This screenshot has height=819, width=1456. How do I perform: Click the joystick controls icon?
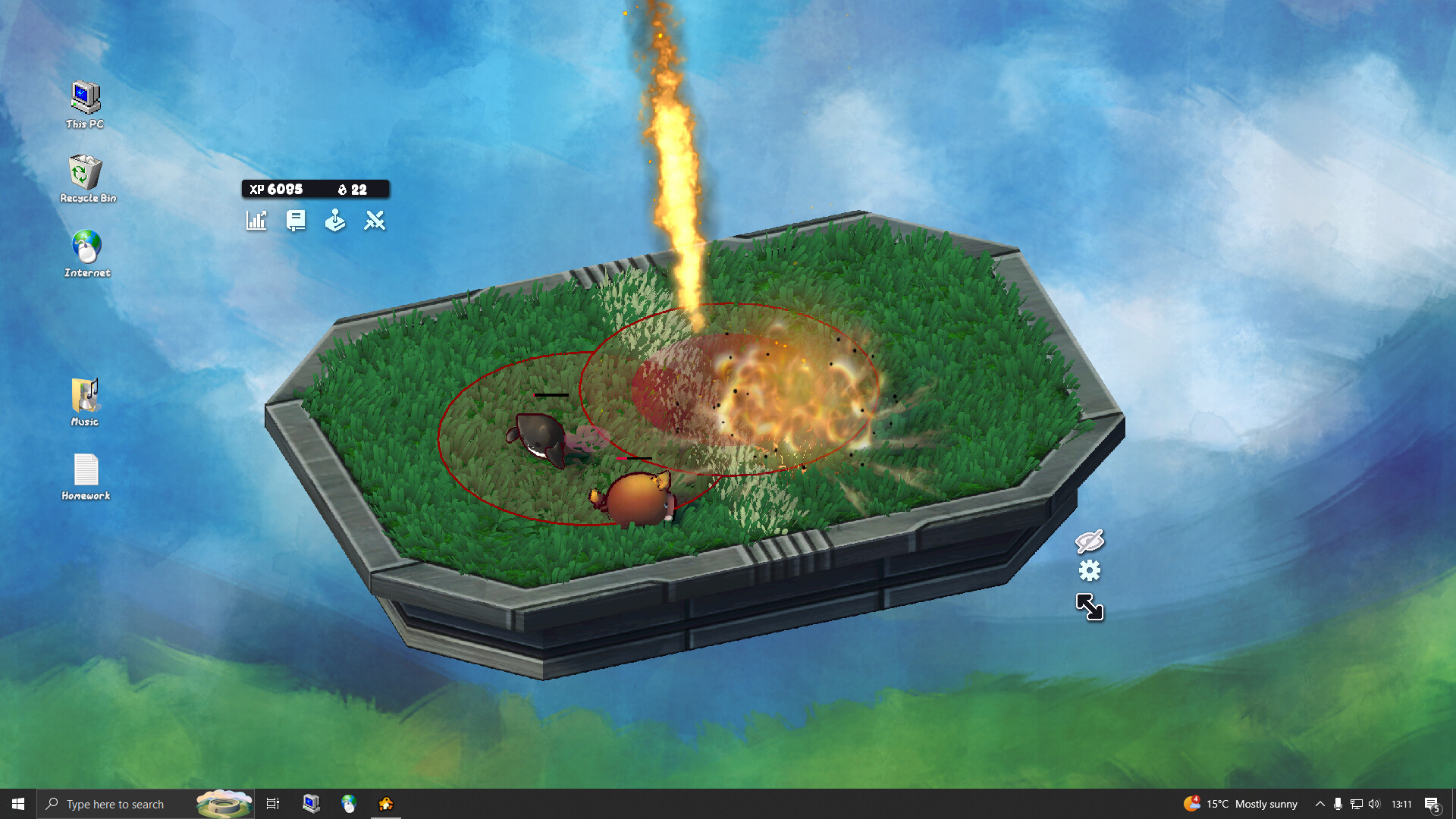point(335,221)
